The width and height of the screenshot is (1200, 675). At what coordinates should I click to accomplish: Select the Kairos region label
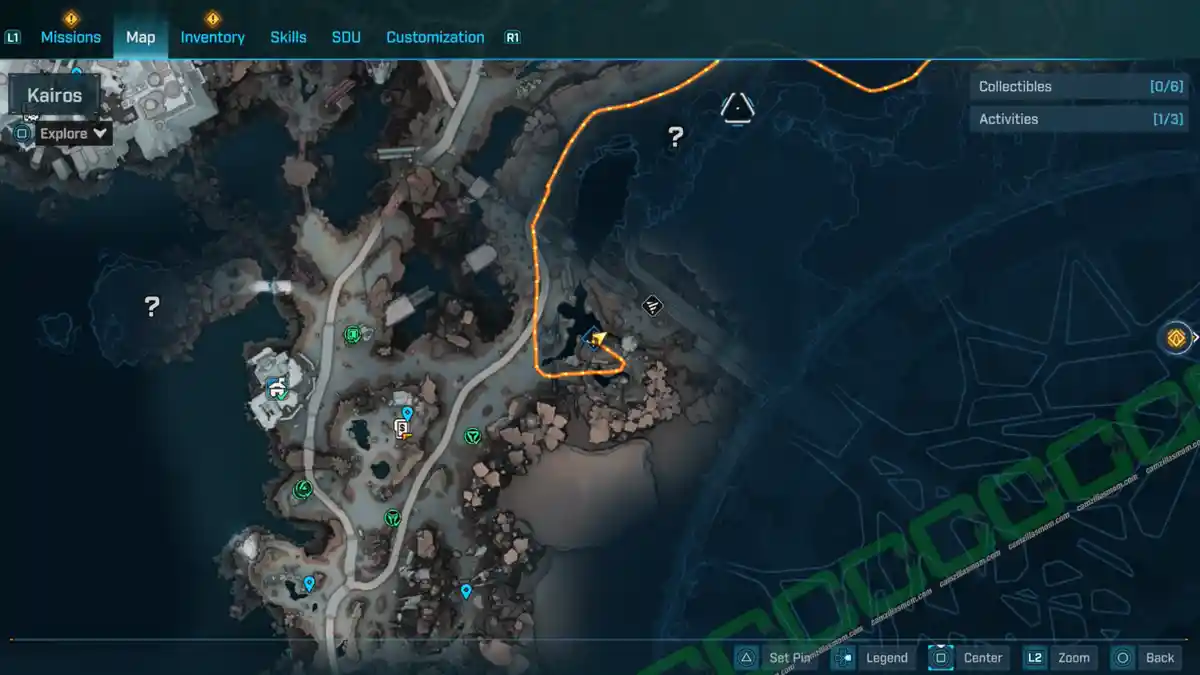[x=55, y=96]
